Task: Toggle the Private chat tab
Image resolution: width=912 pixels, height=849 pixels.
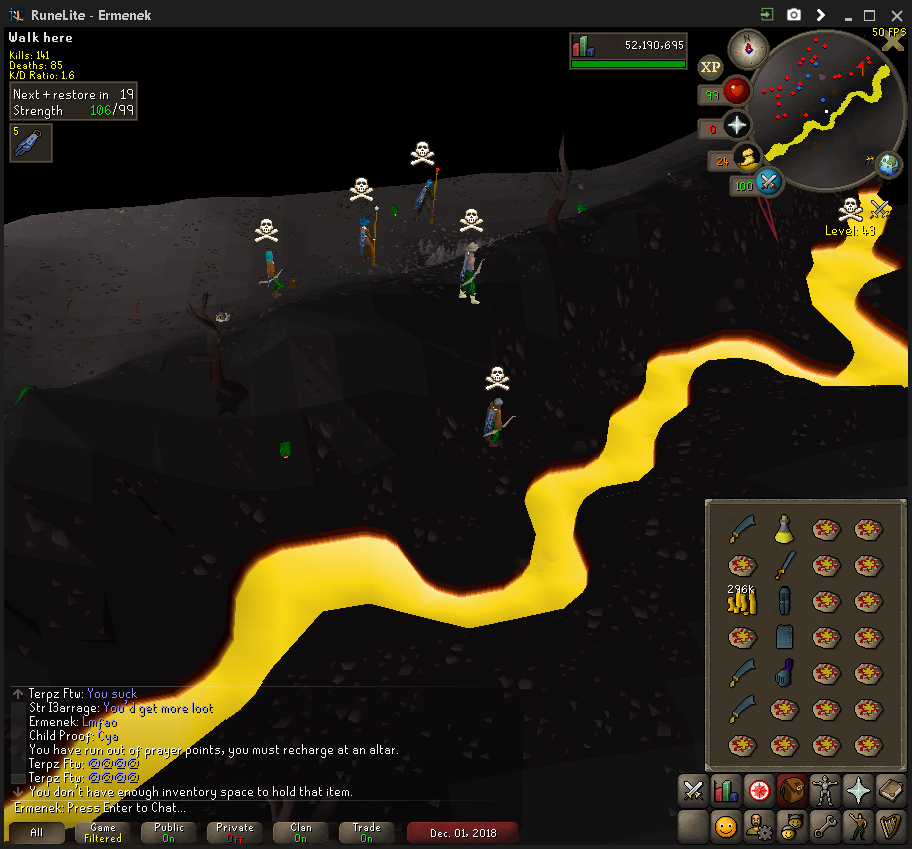Action: [235, 832]
